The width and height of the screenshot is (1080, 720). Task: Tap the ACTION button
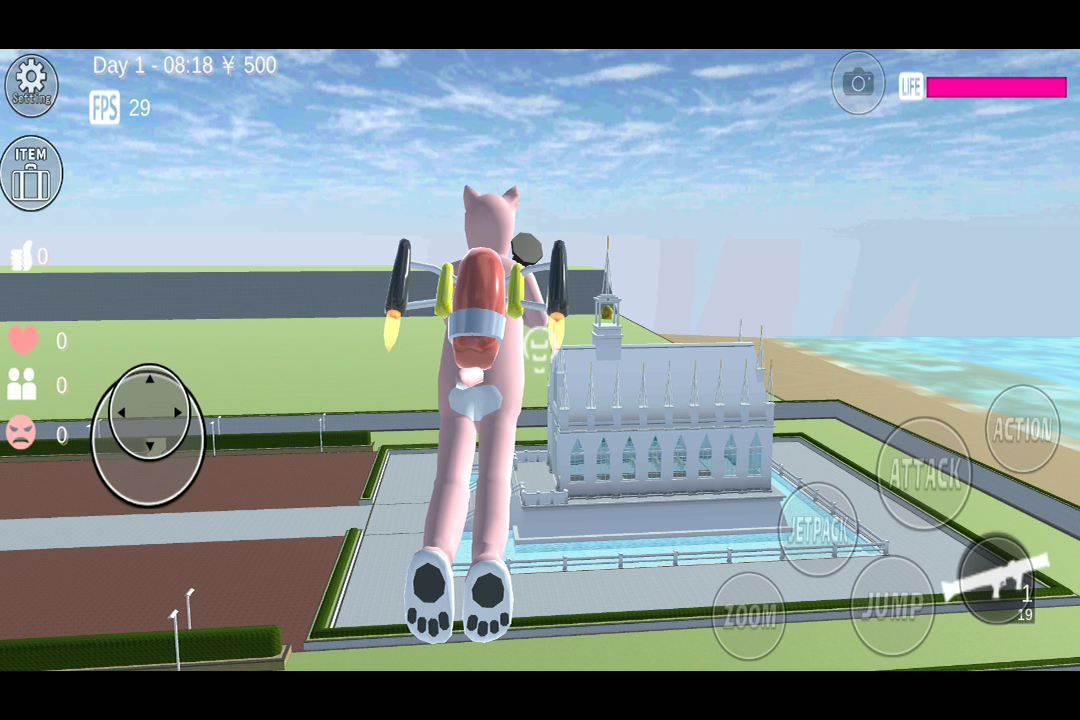coord(1022,430)
